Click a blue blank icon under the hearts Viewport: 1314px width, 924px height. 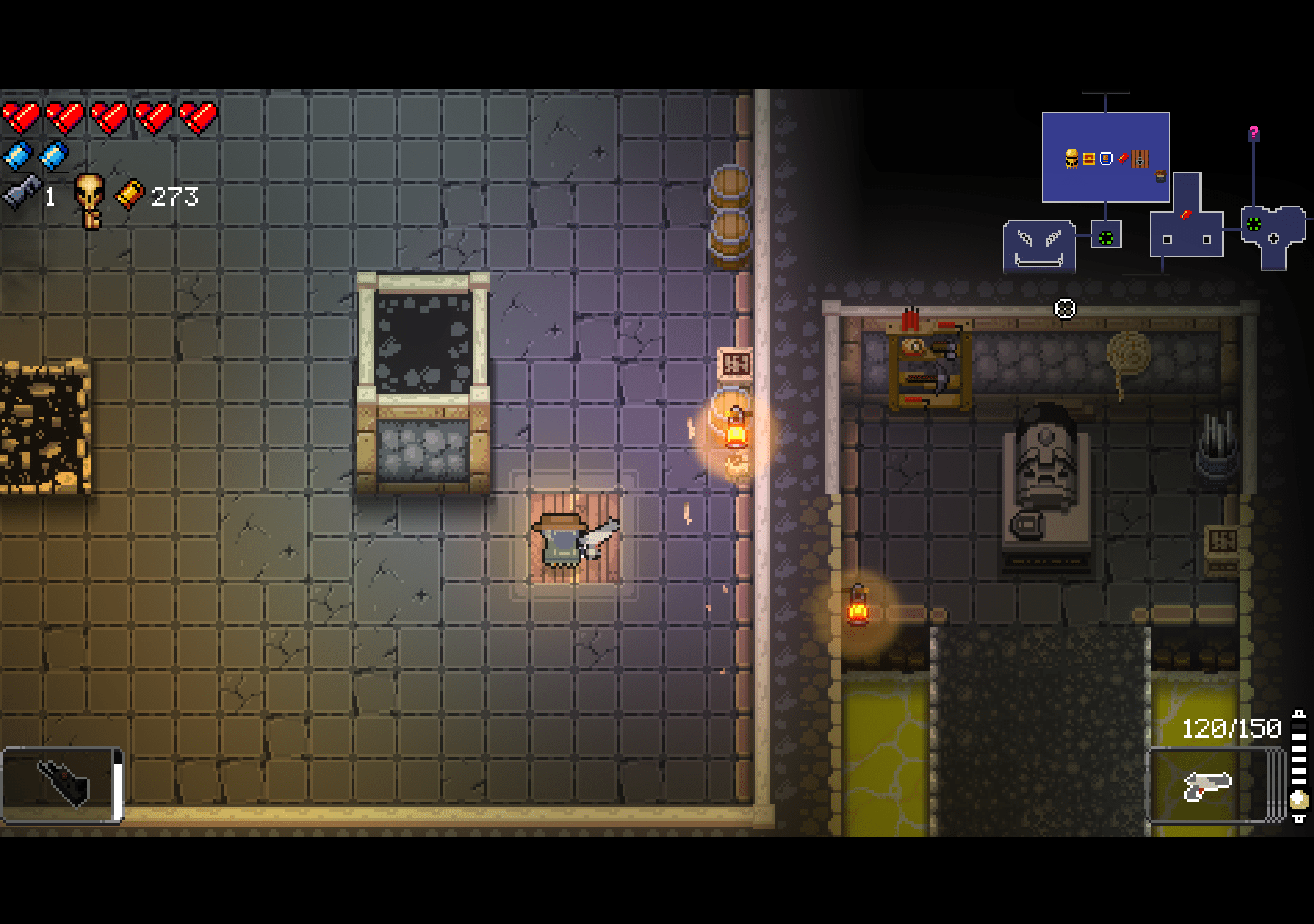18,157
